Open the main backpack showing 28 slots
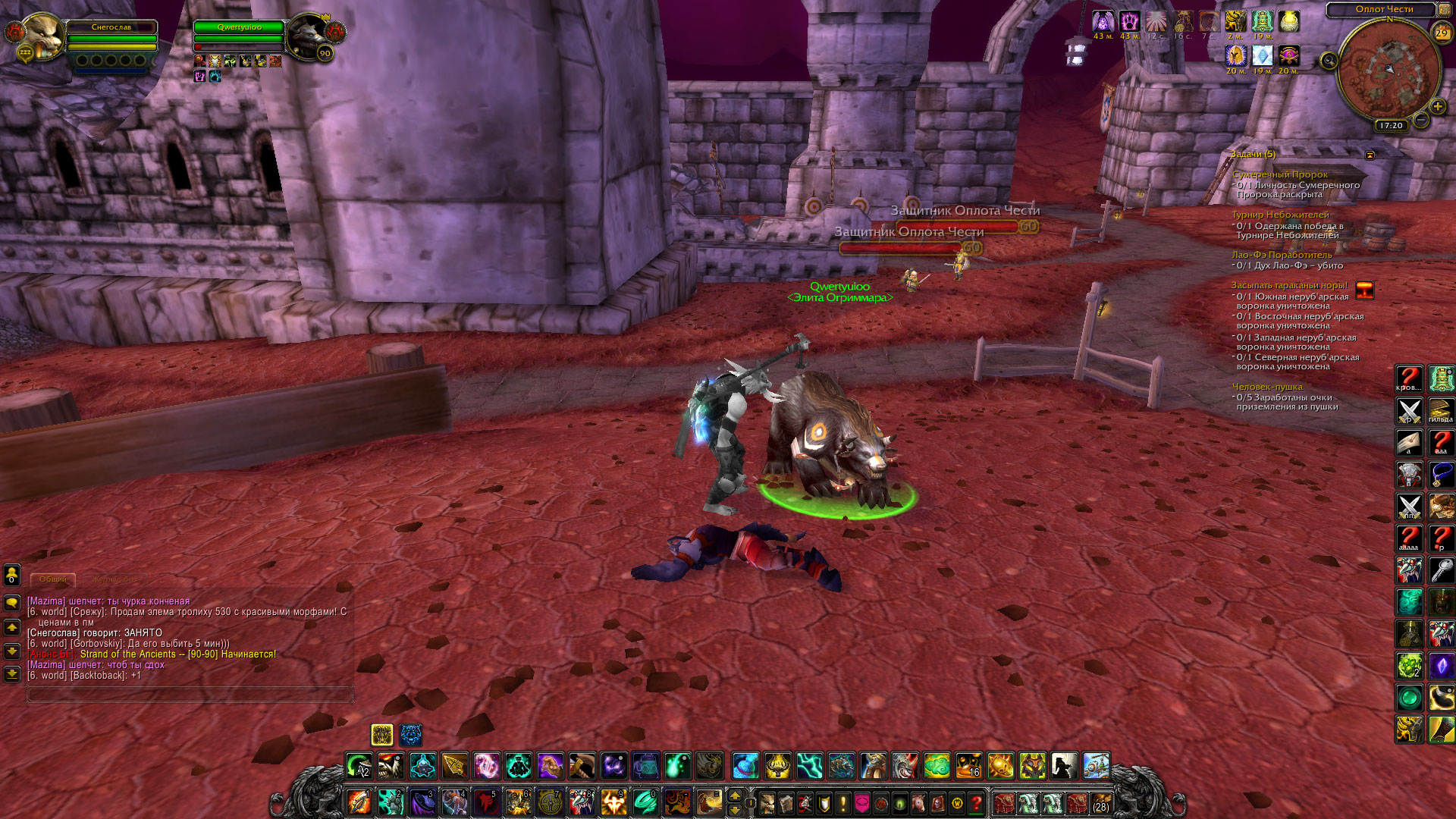1456x819 pixels. pyautogui.click(x=1100, y=802)
